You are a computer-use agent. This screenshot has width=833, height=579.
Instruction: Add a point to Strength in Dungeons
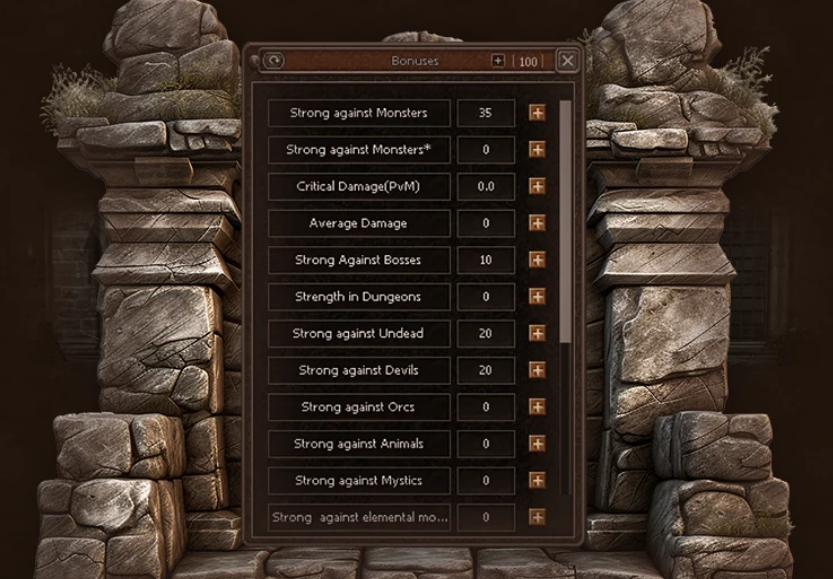(x=537, y=297)
